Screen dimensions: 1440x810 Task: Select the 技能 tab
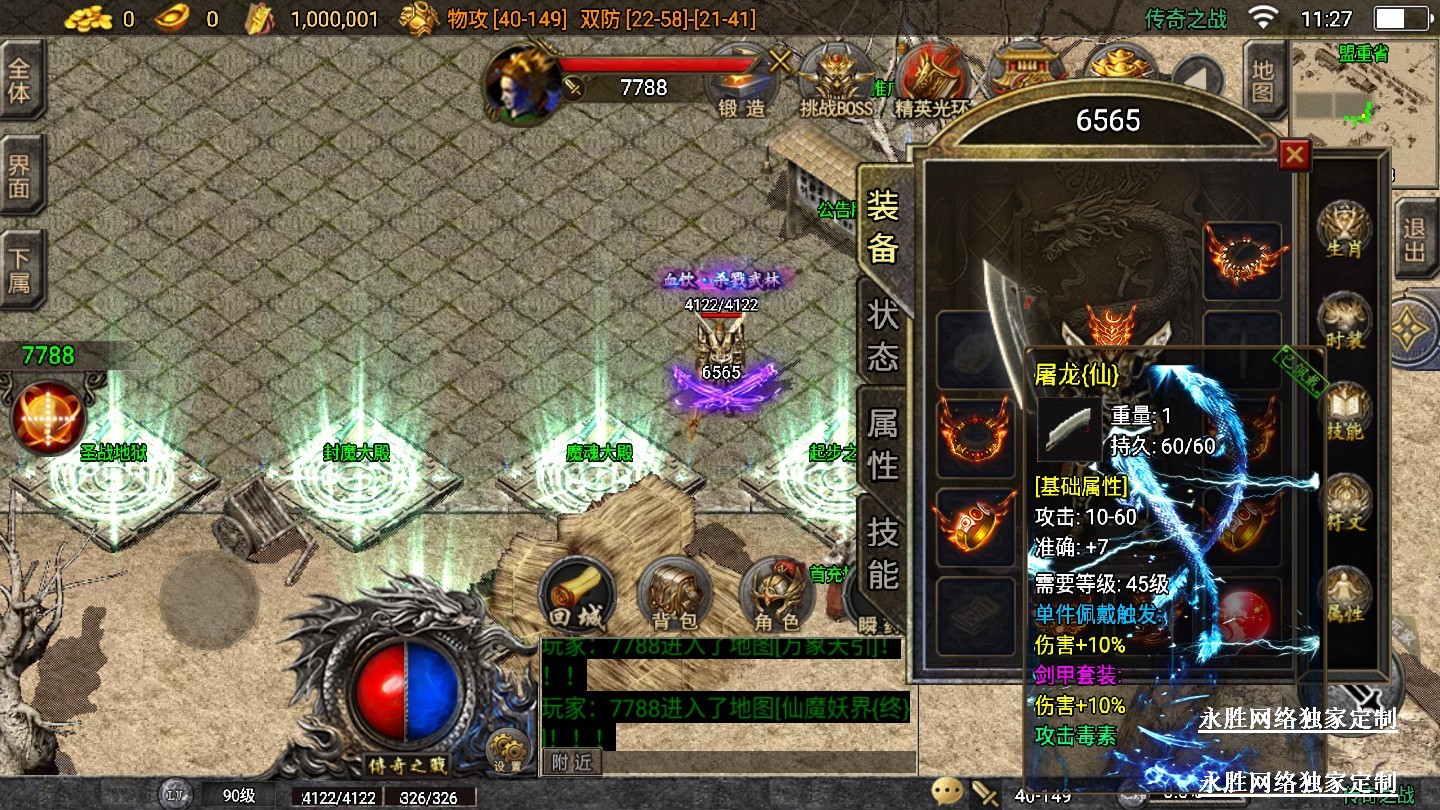tap(882, 552)
